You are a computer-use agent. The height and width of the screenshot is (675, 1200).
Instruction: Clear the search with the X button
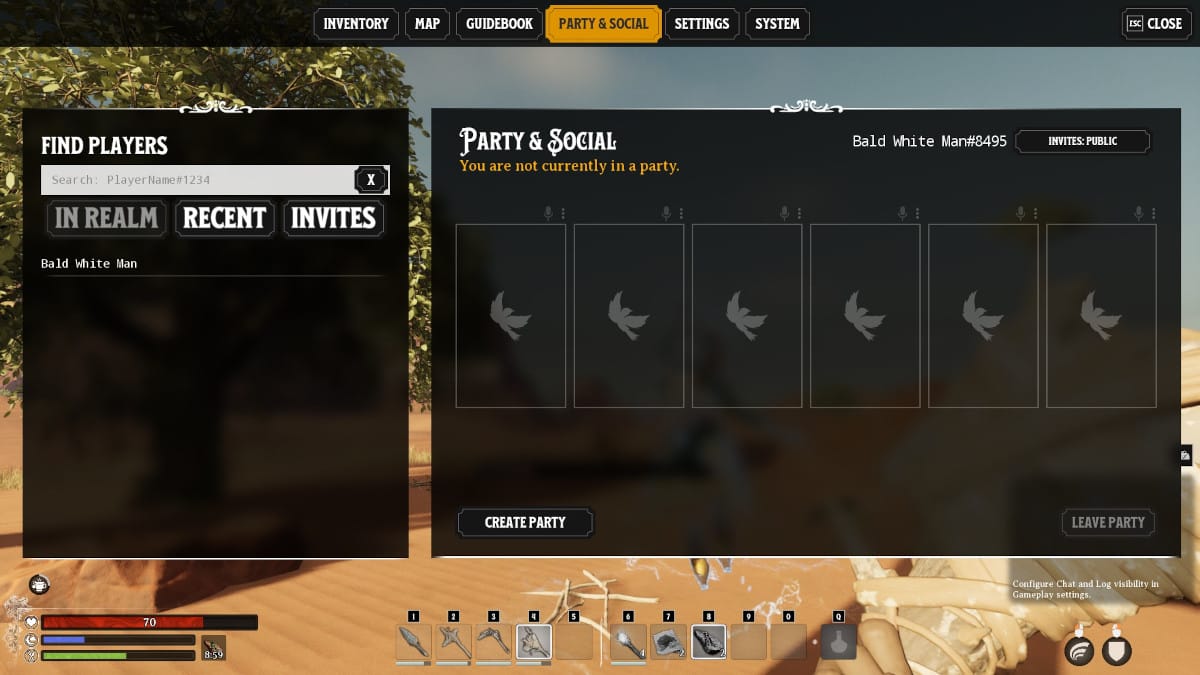[x=371, y=180]
